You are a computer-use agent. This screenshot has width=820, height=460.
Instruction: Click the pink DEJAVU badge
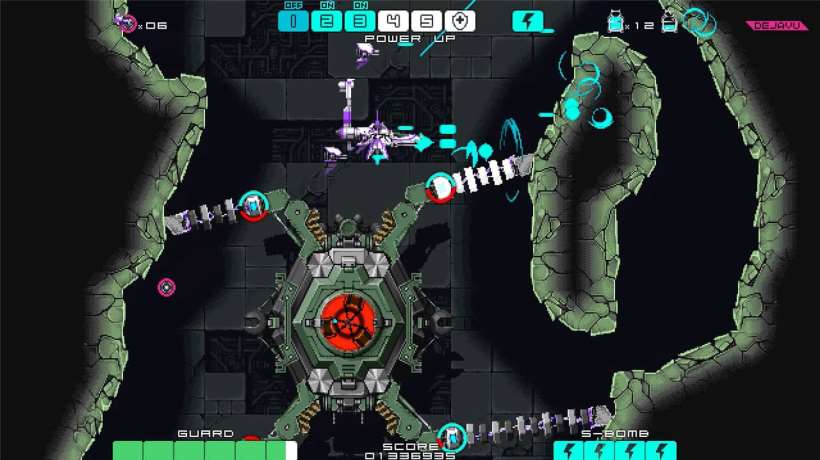(x=777, y=25)
